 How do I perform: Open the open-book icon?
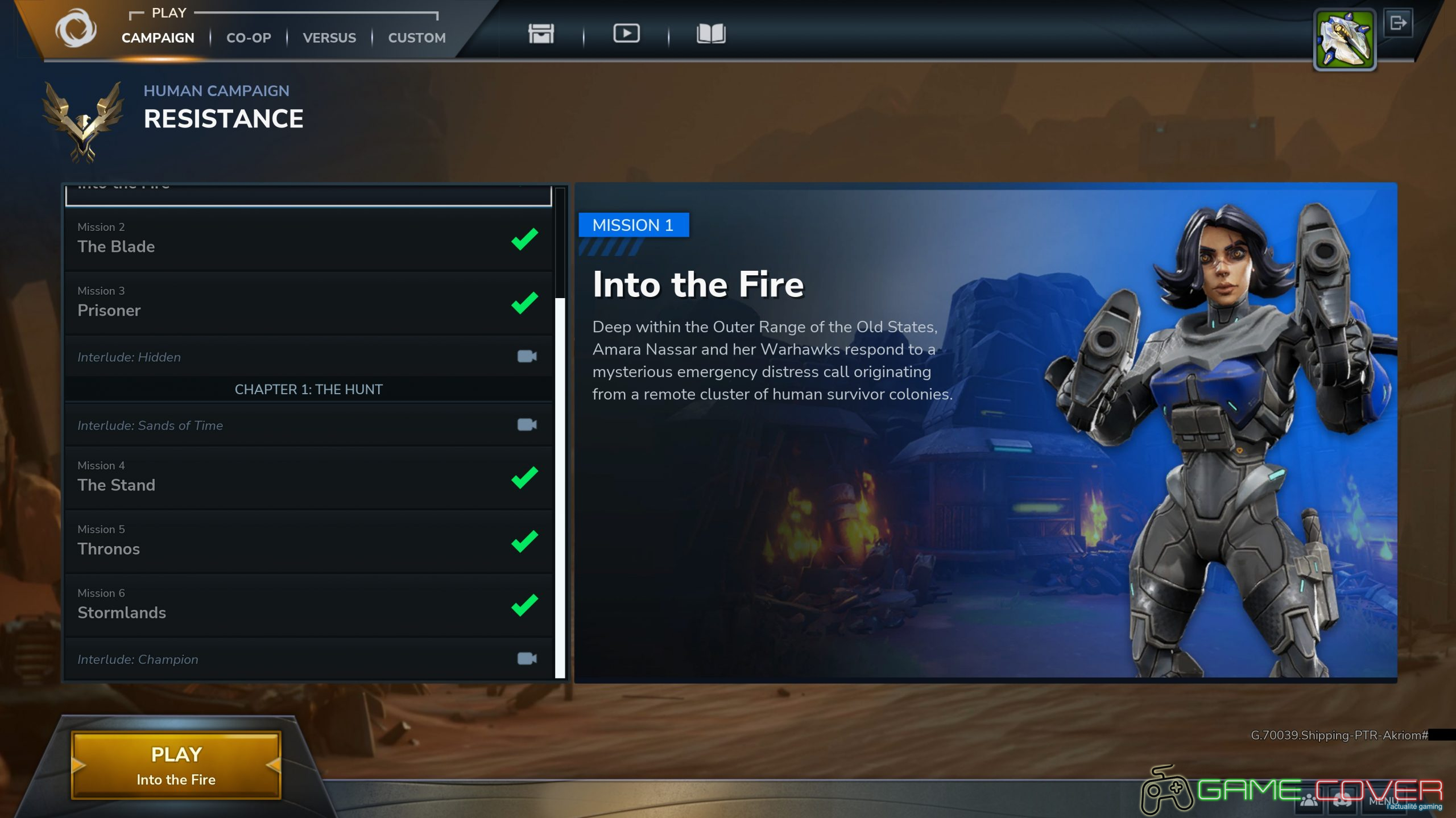[x=710, y=34]
